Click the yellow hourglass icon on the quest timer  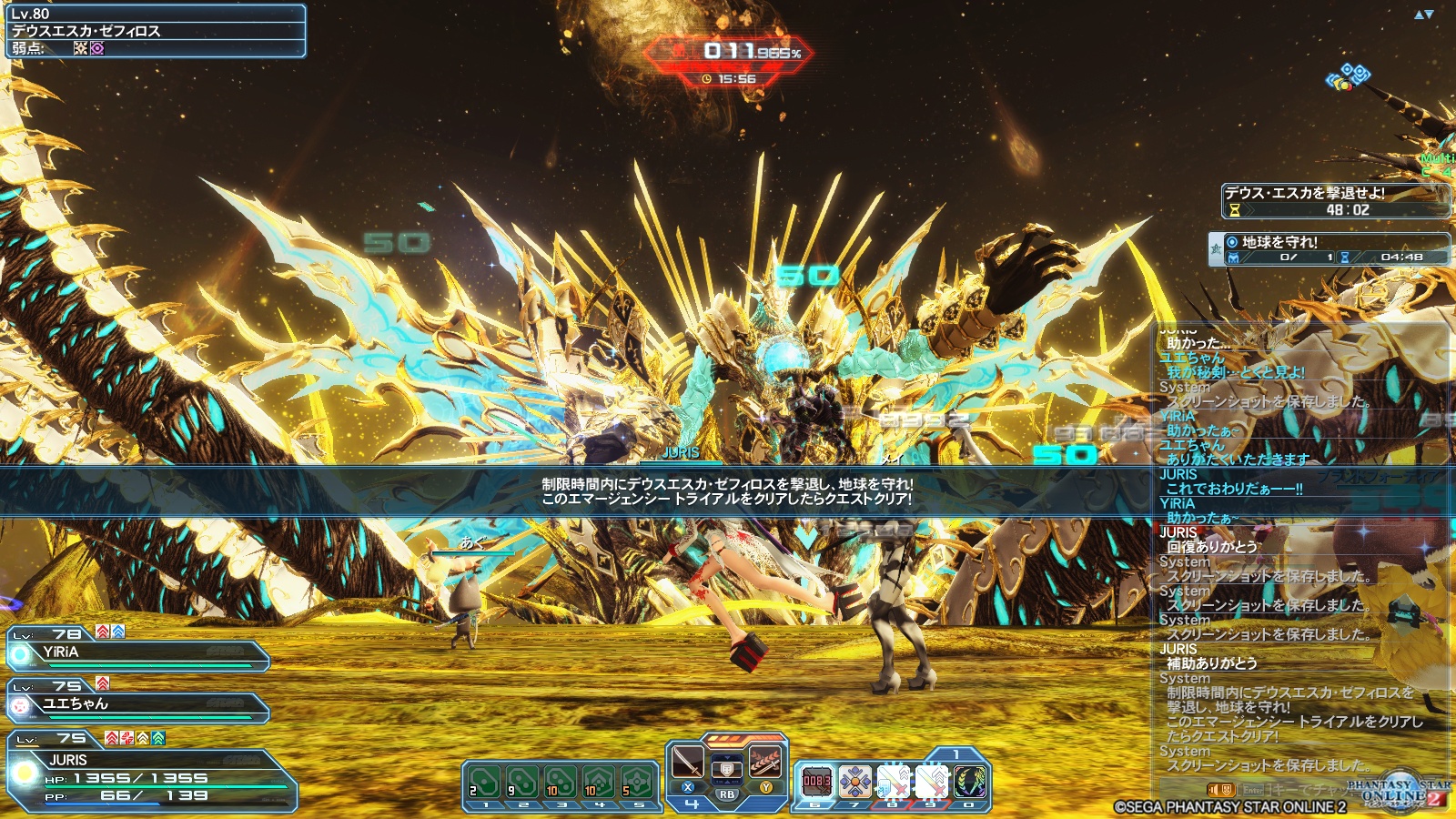click(1233, 209)
